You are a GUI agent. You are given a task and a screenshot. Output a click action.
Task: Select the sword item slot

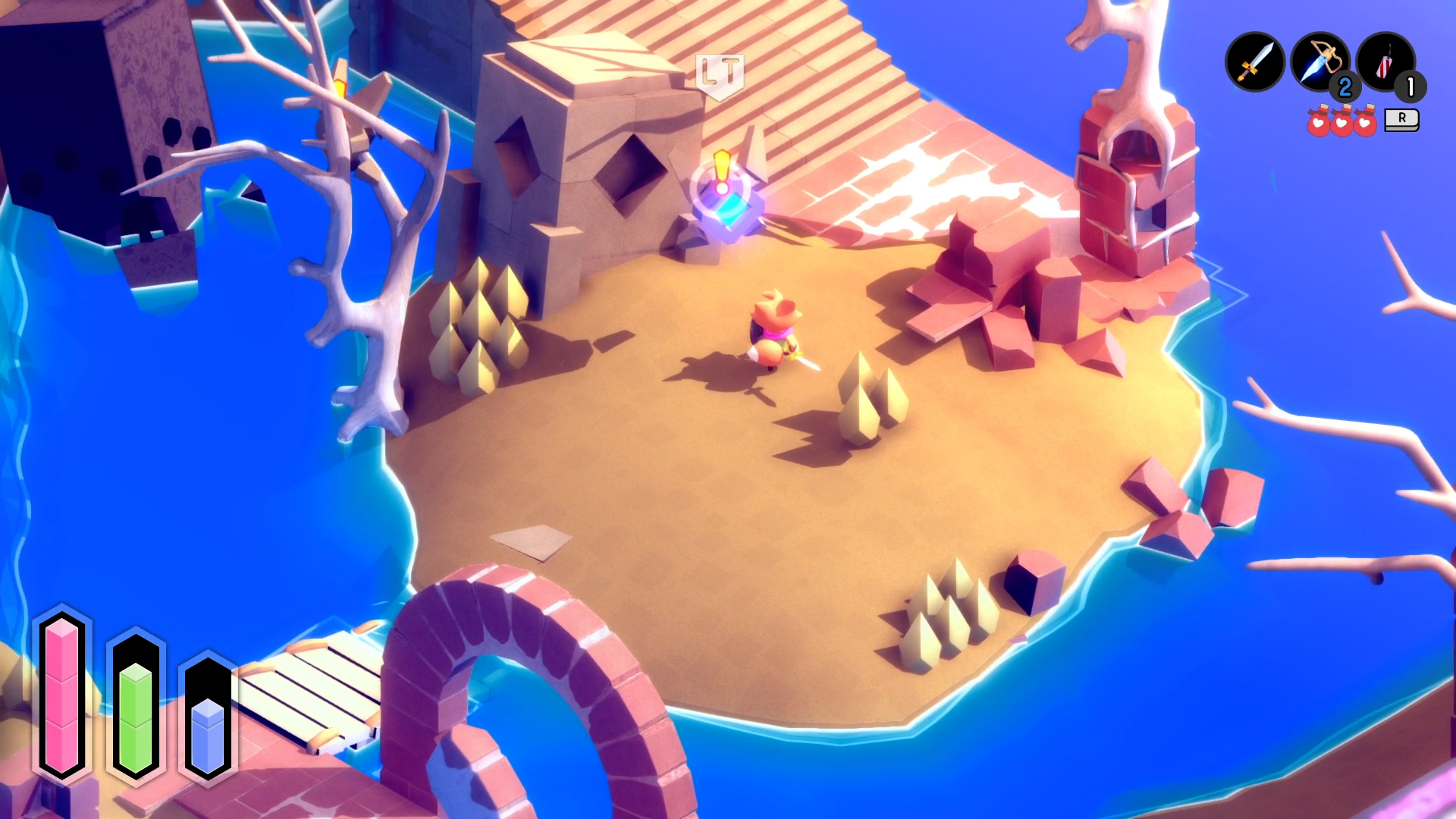(1254, 62)
